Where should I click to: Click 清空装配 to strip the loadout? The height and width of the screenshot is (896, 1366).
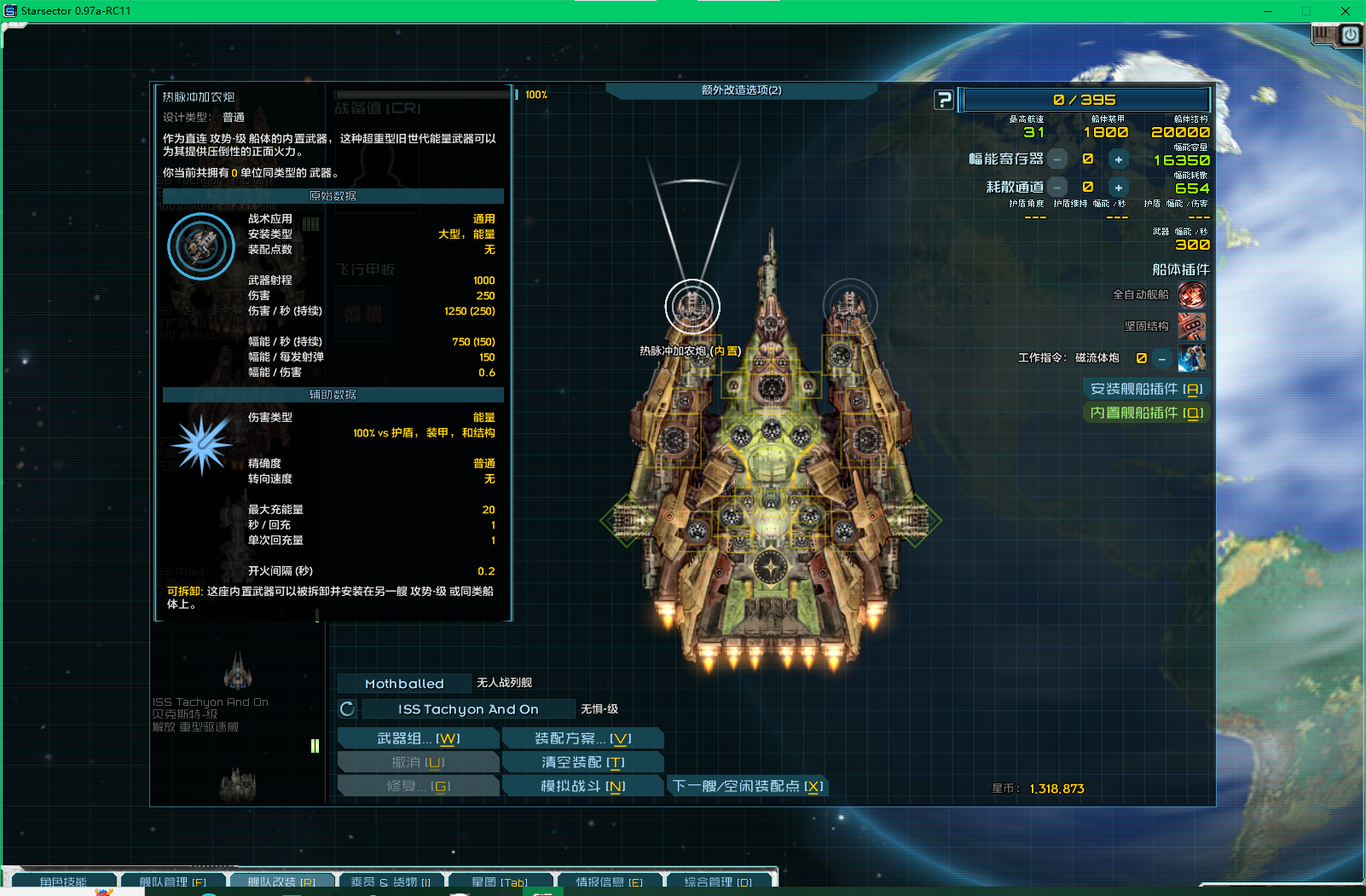coord(582,762)
